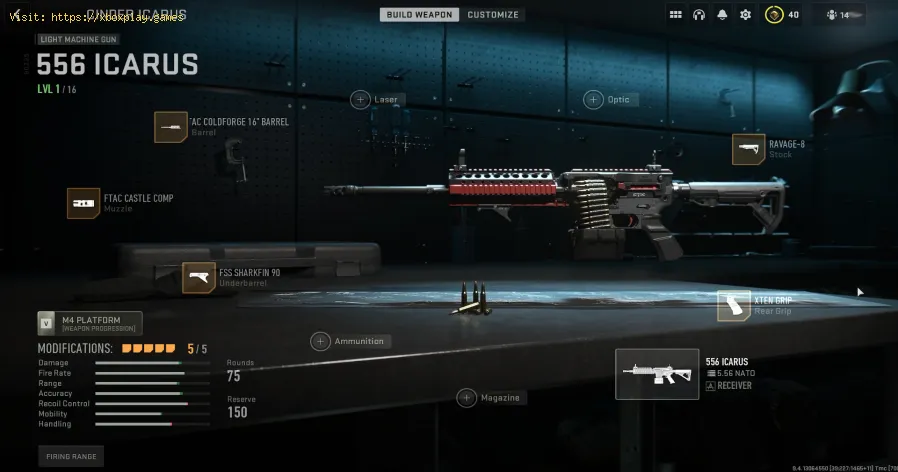Switch to the Customize tab
Viewport: 898px width, 472px height.
click(493, 15)
